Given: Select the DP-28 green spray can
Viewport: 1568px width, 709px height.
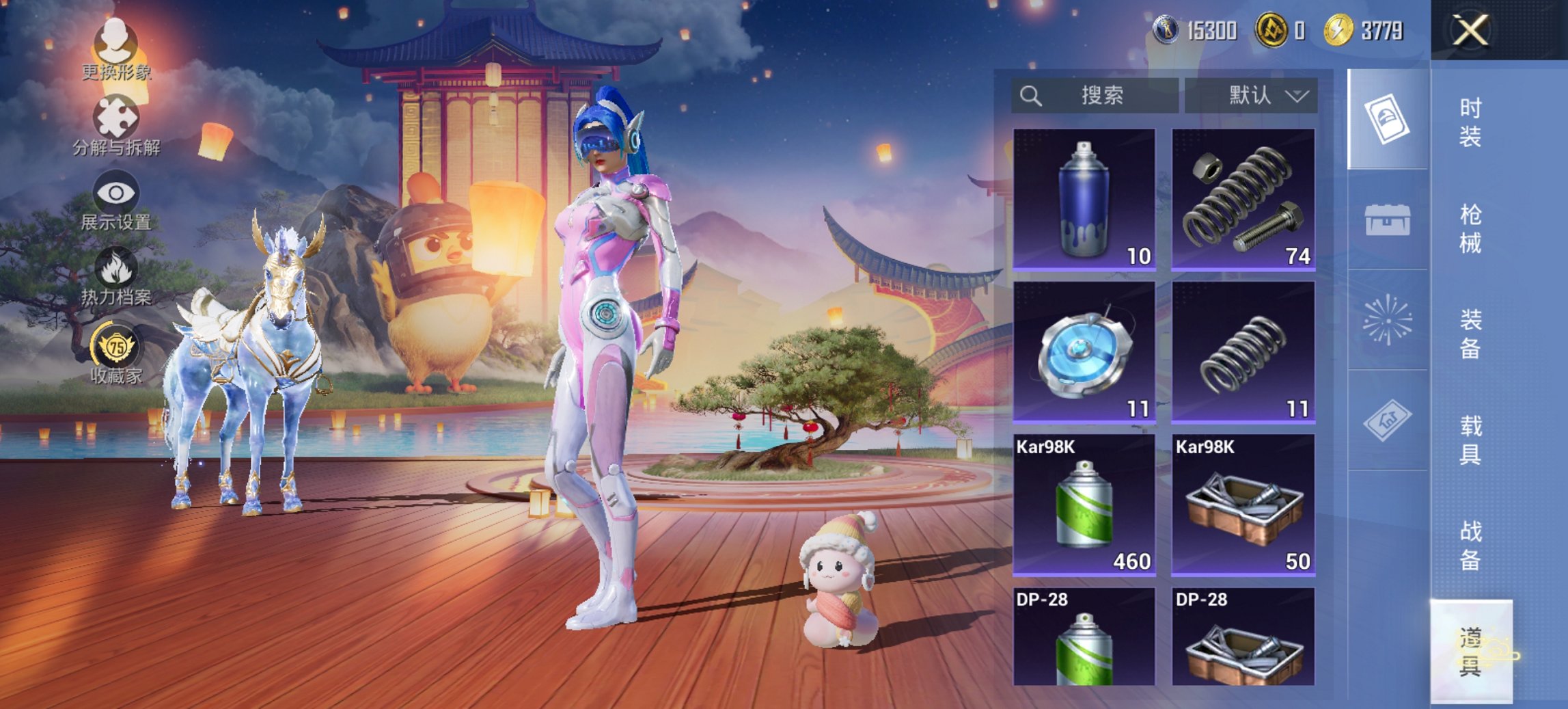Looking at the screenshot, I should point(1084,637).
